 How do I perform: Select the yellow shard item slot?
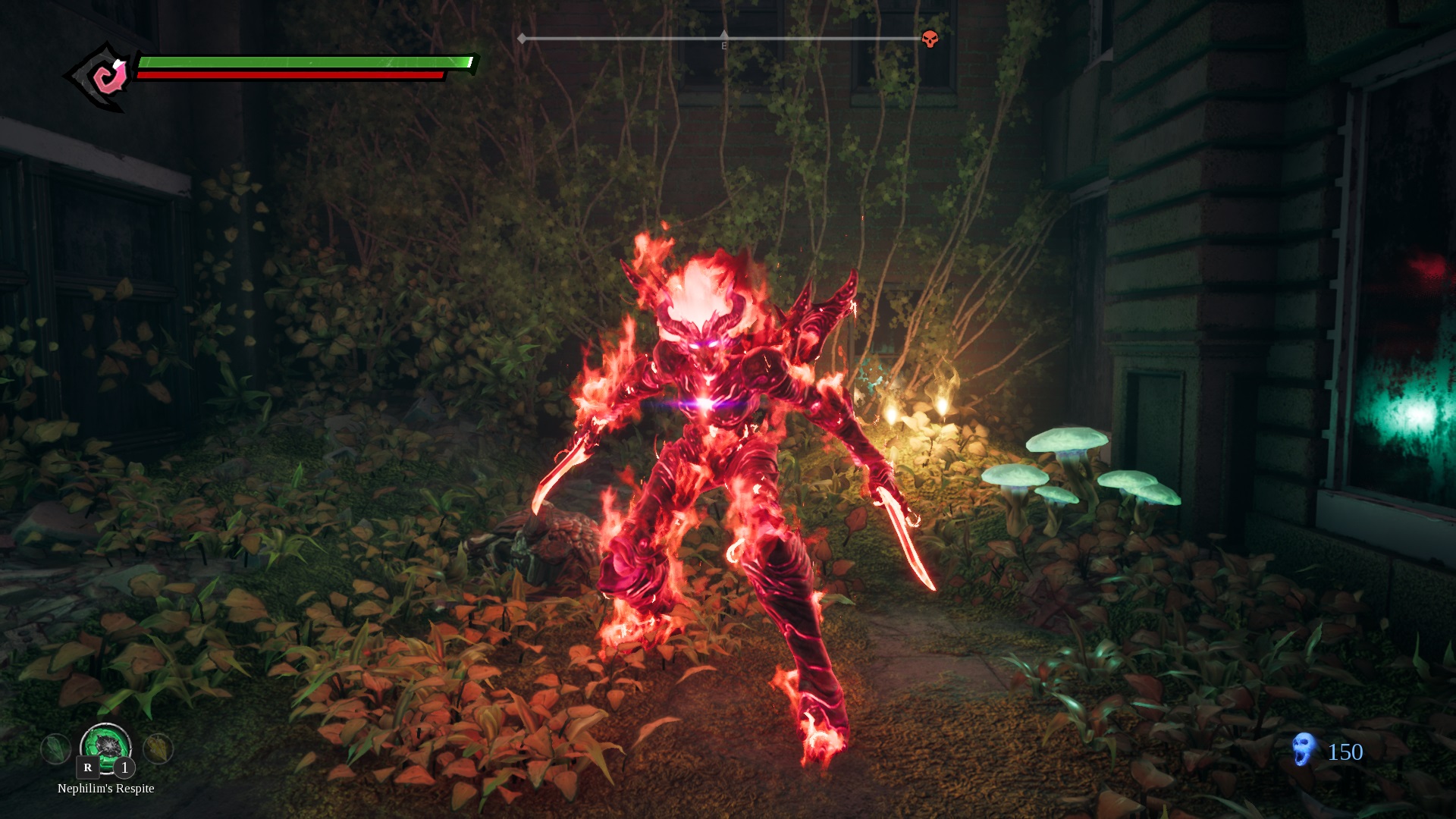(158, 749)
